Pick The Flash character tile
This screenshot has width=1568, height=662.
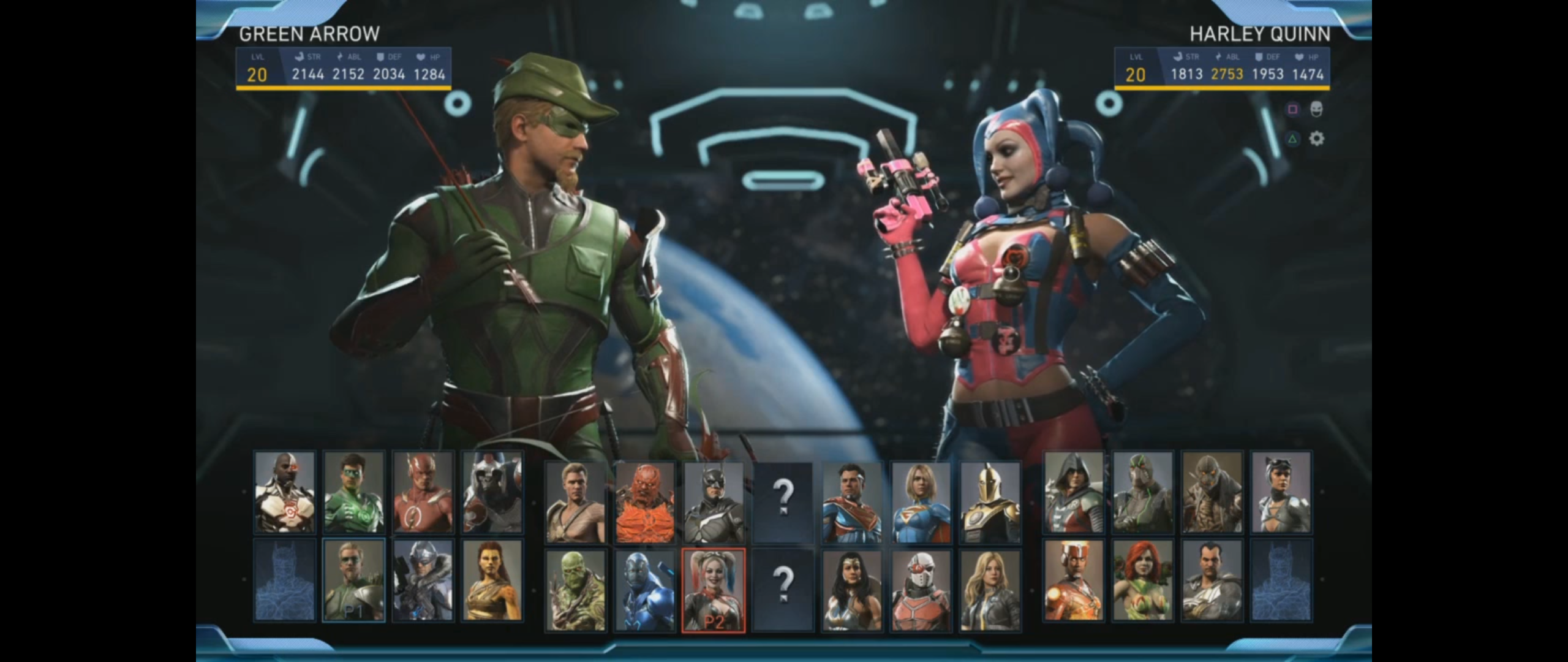(423, 492)
